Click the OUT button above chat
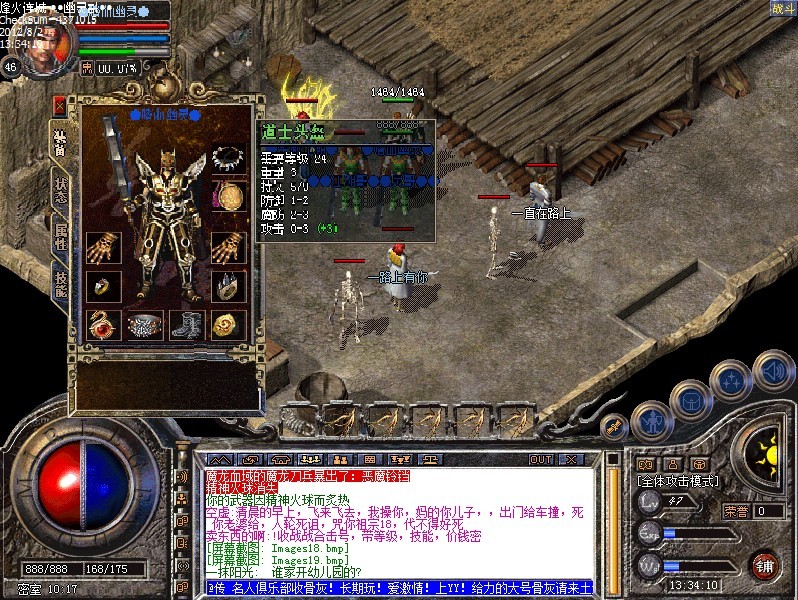Screen dimensions: 798x600 [541, 460]
